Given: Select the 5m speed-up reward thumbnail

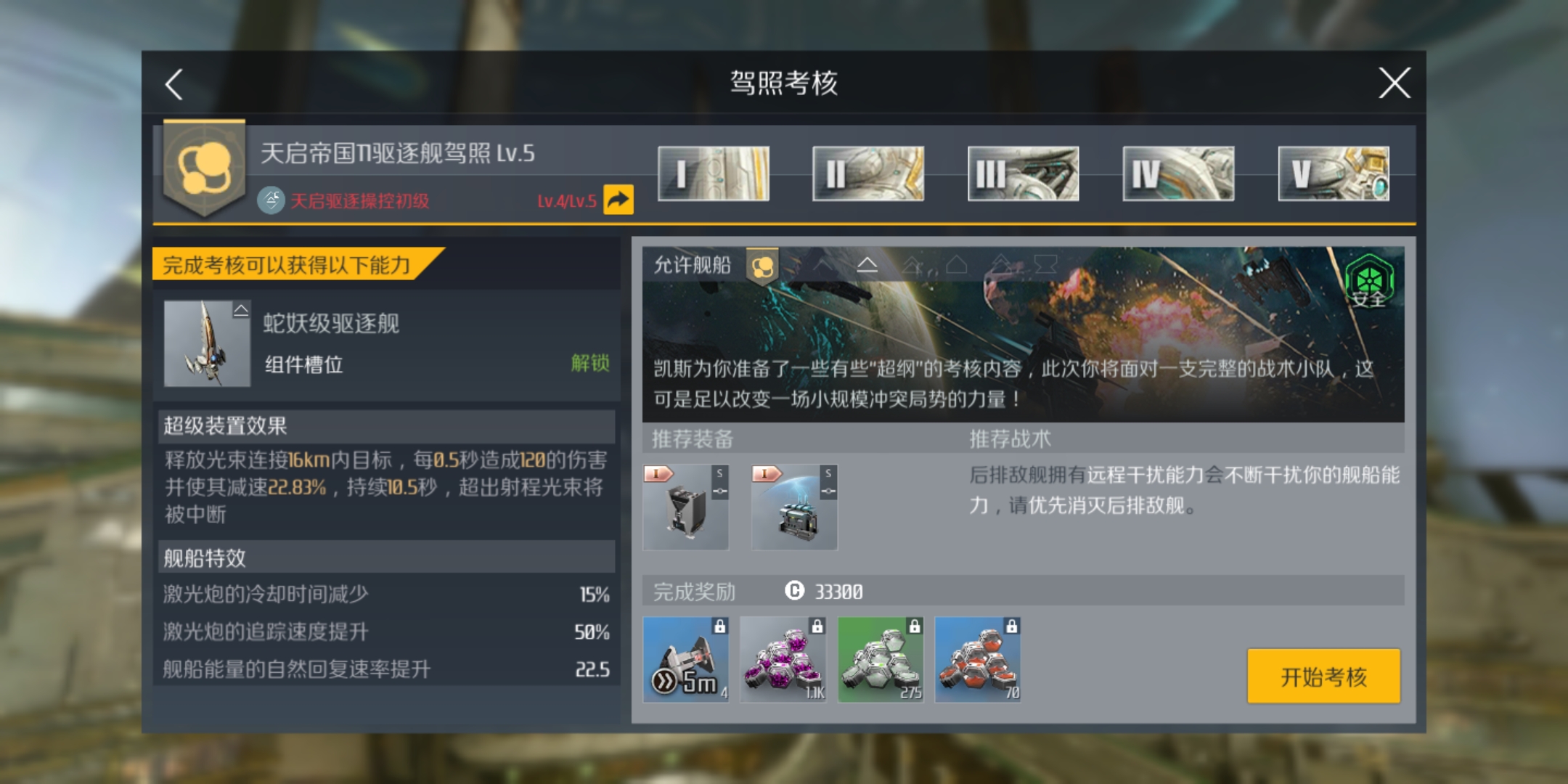Looking at the screenshot, I should tap(685, 658).
